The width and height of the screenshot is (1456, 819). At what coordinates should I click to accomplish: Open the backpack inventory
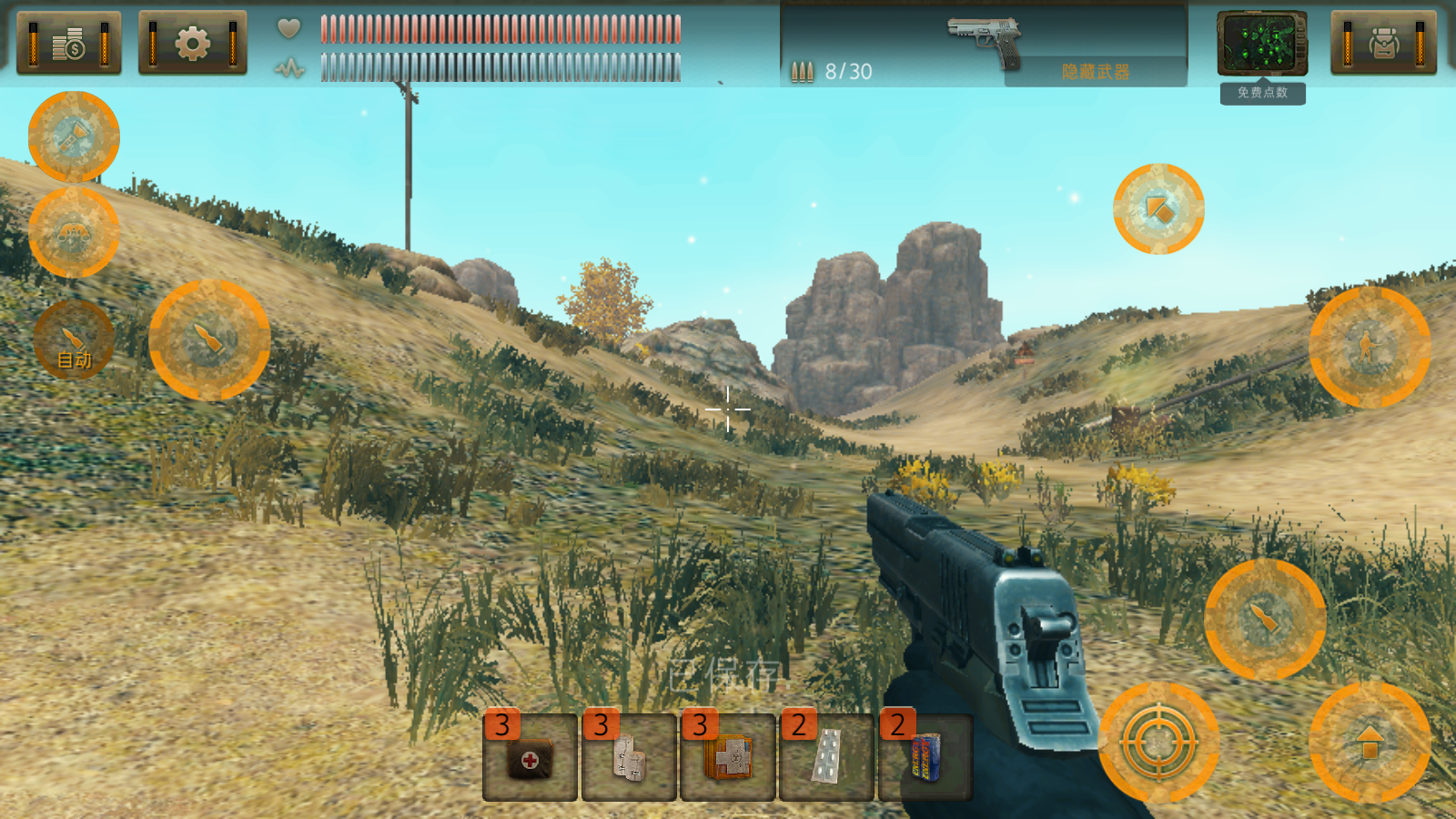[x=1383, y=43]
